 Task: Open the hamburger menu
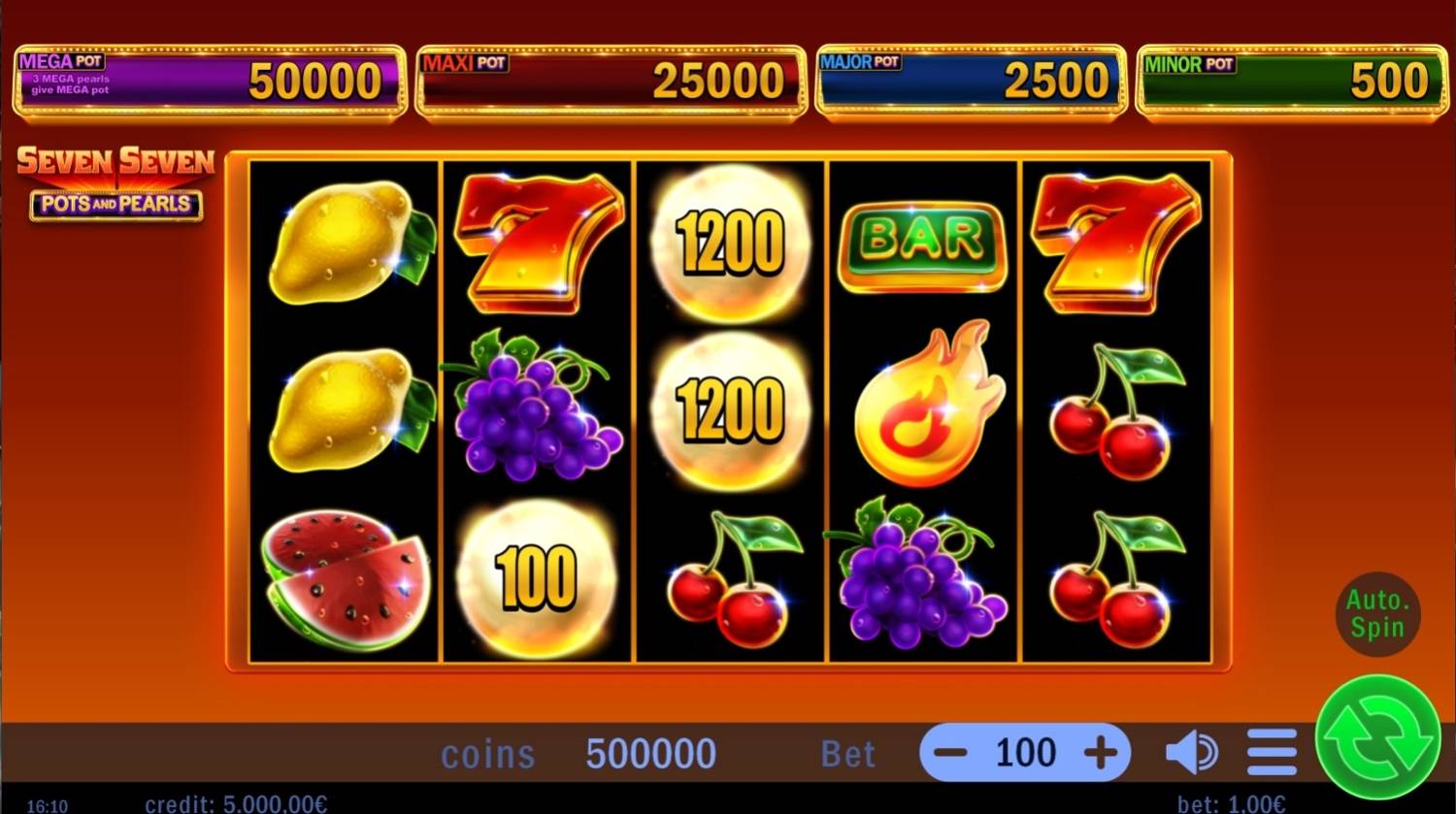click(x=1272, y=753)
